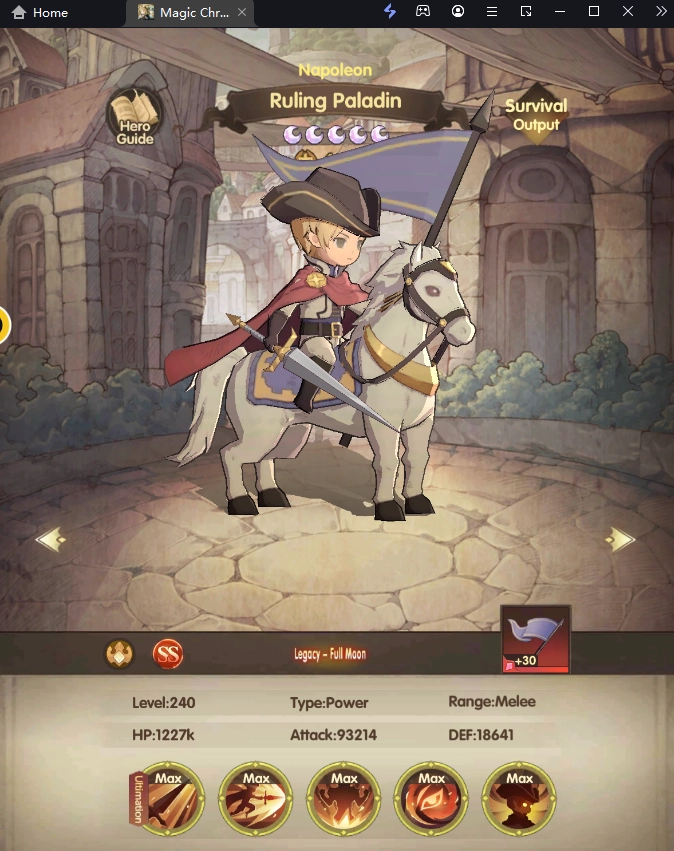Inspect the dark silhouette skill icon
Screen dimensions: 674x851
[x=518, y=799]
